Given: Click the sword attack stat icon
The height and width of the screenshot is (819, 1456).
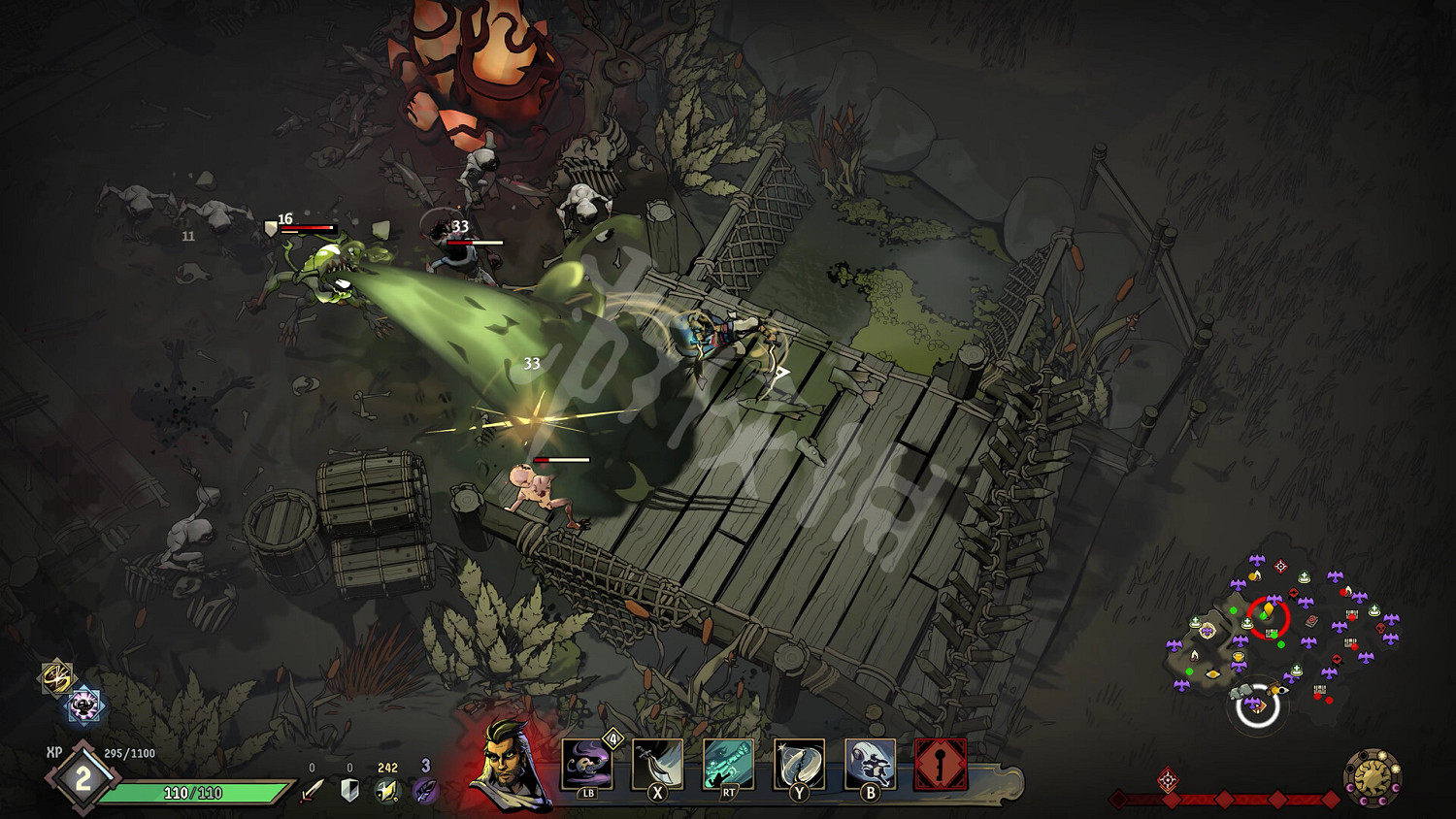Looking at the screenshot, I should pos(312,791).
